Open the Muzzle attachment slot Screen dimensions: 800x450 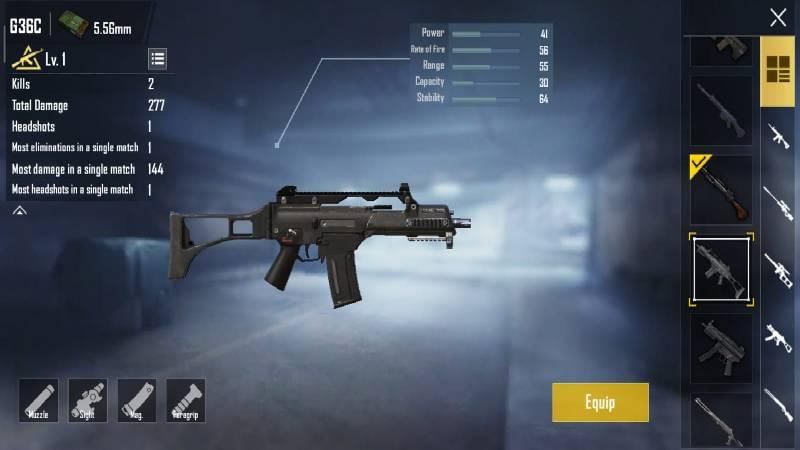(38, 400)
